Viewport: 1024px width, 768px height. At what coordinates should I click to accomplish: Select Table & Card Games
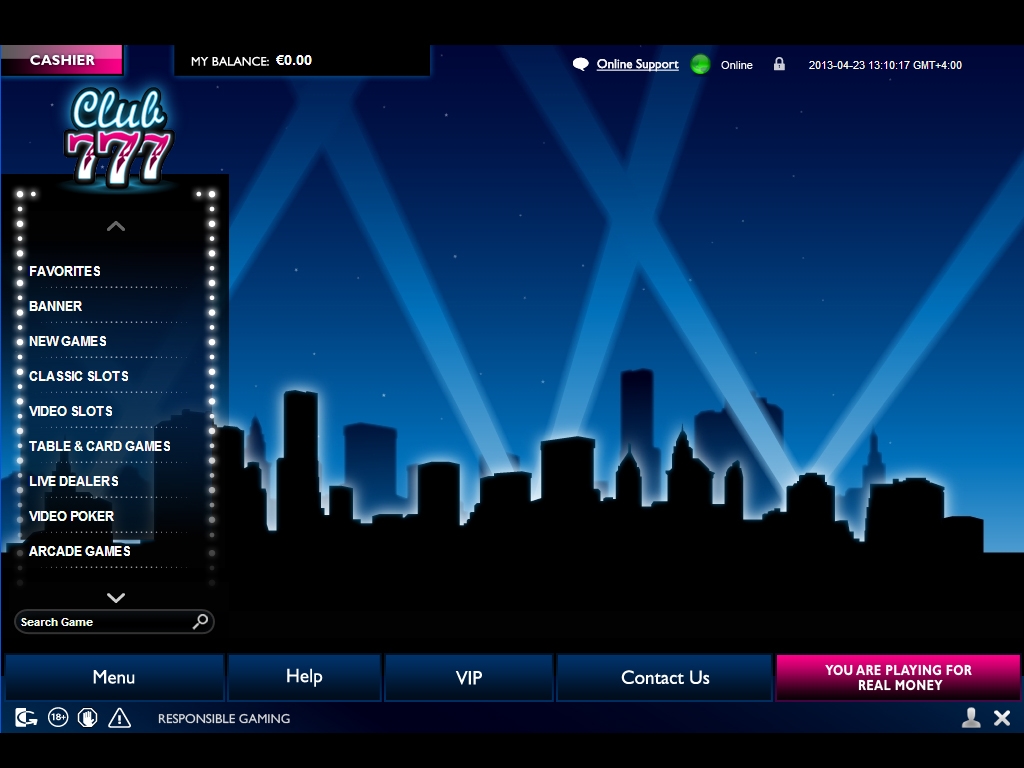tap(100, 446)
